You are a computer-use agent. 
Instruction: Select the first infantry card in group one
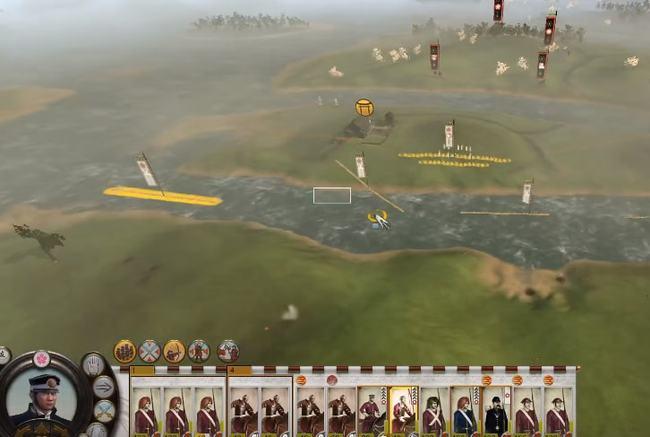tap(146, 413)
